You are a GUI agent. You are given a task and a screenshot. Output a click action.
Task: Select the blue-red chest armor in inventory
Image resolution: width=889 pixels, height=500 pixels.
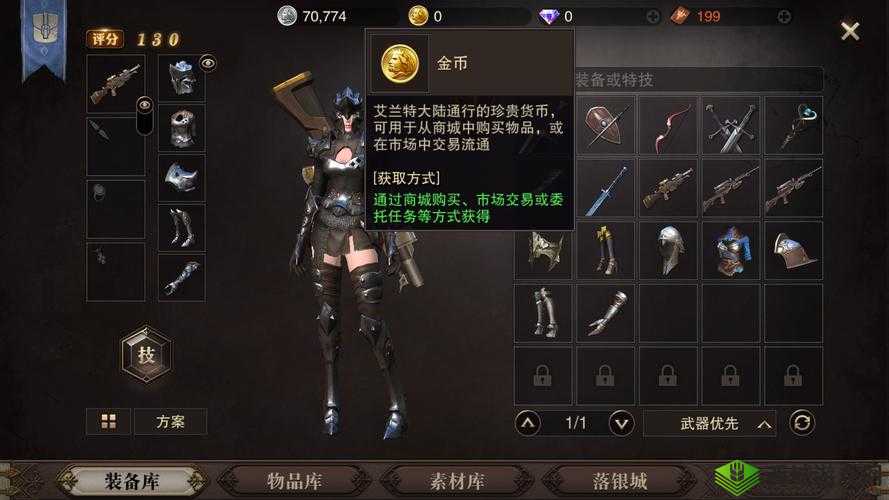730,250
